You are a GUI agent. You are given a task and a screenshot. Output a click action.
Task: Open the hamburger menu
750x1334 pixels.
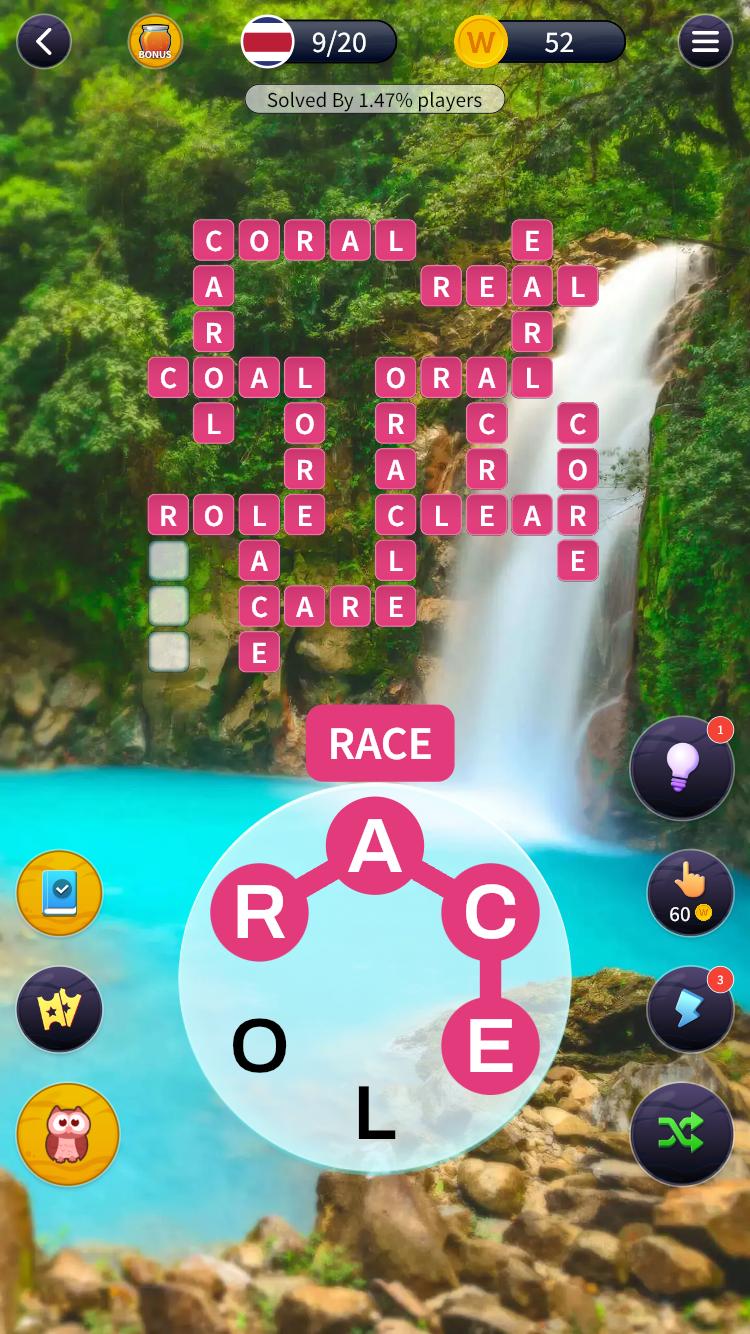tap(705, 42)
